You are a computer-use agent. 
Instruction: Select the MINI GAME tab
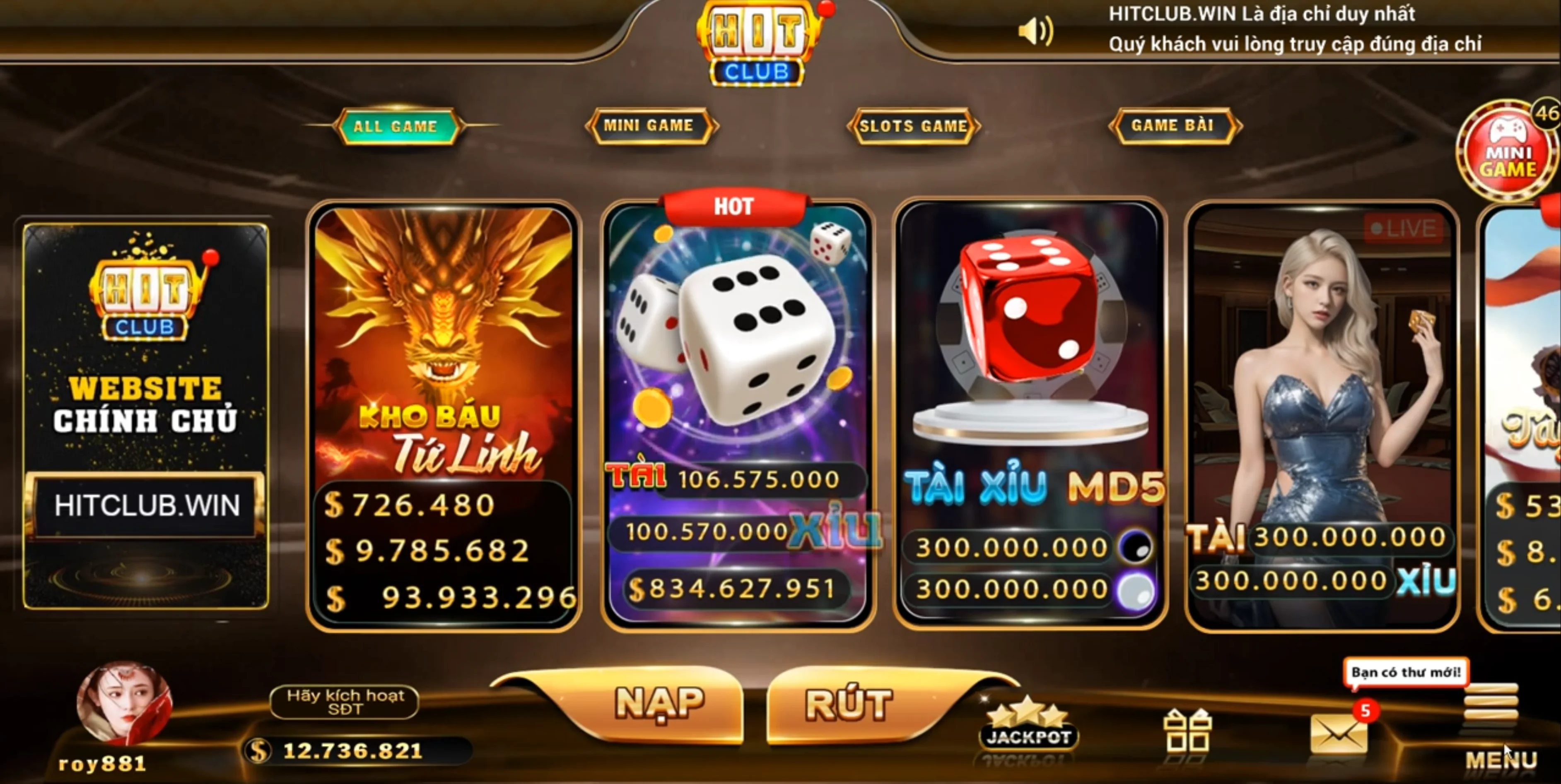[649, 125]
